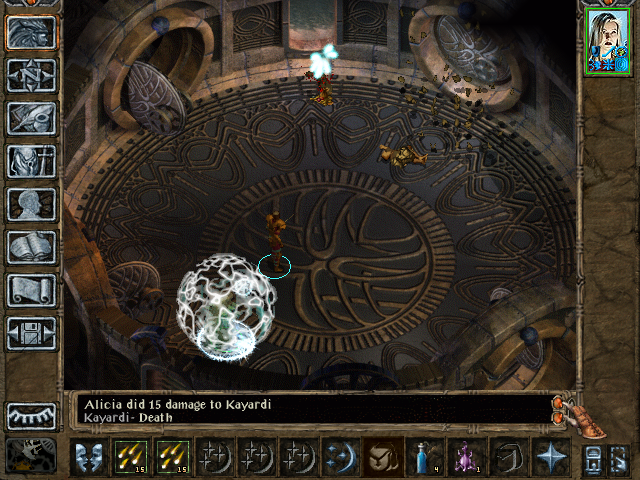This screenshot has height=480, width=640.
Task: Show the character record sheet
Action: pos(31,204)
